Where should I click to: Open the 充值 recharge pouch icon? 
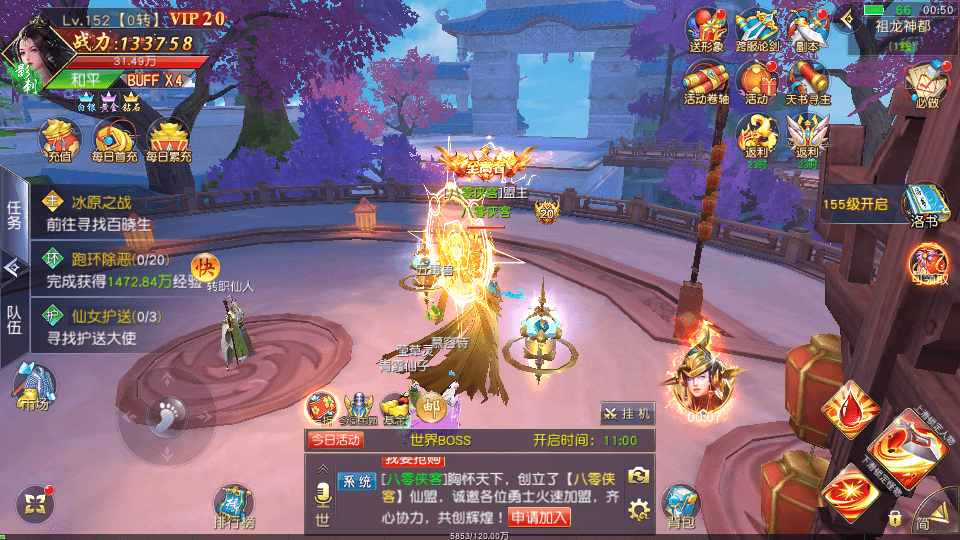click(x=59, y=139)
